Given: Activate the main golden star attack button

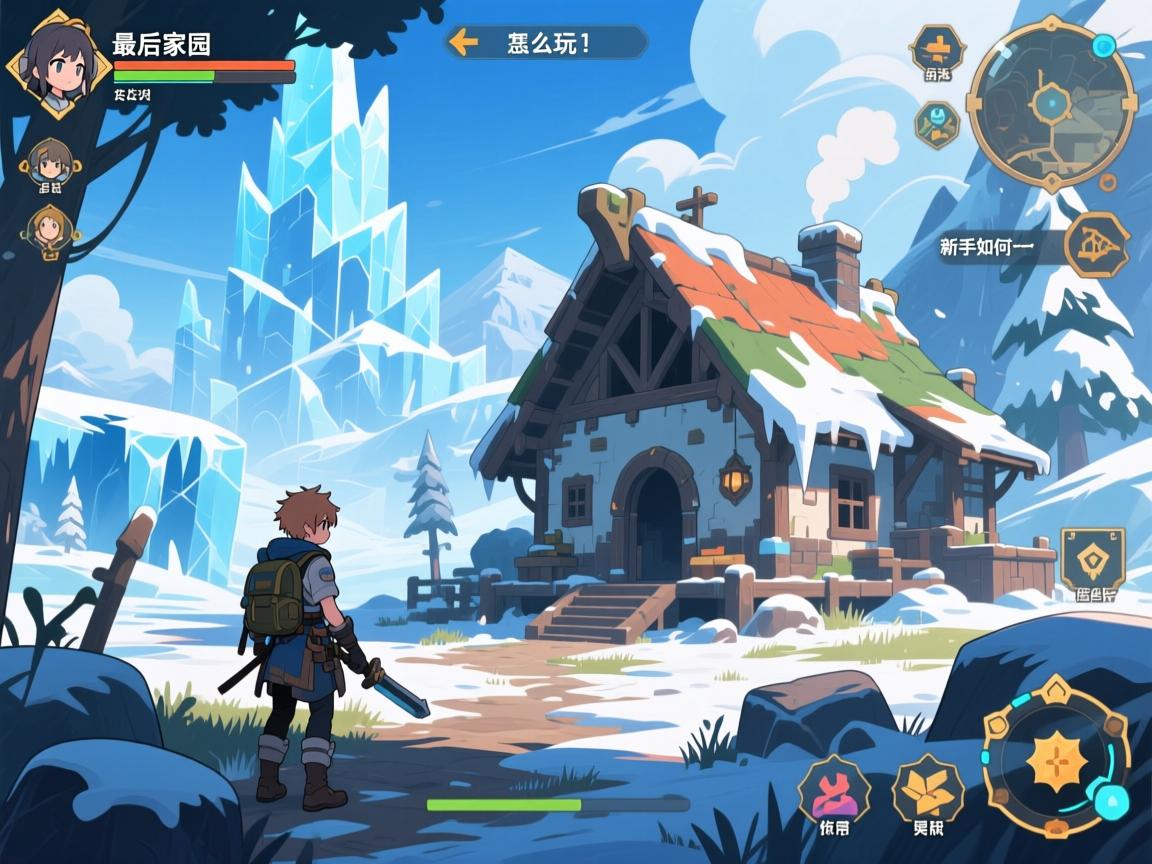Looking at the screenshot, I should click(1056, 760).
